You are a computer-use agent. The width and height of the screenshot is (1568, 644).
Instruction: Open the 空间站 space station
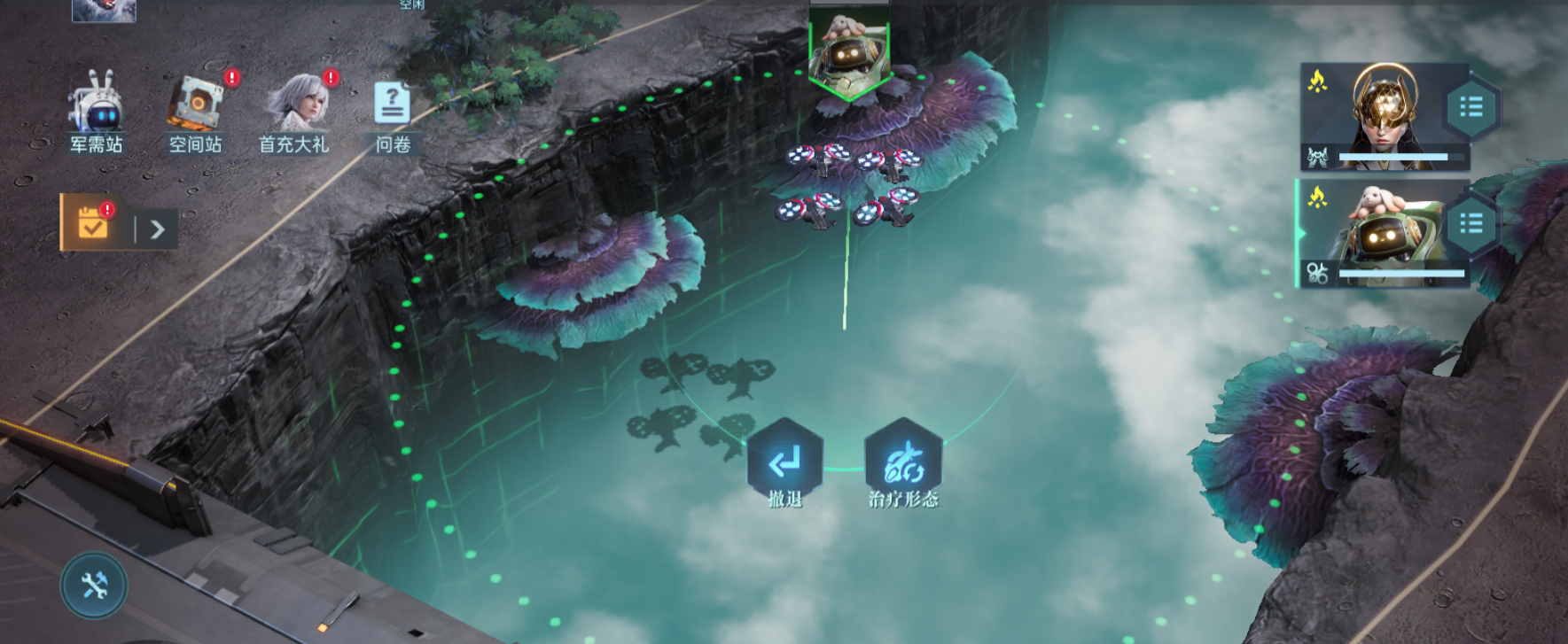point(196,111)
